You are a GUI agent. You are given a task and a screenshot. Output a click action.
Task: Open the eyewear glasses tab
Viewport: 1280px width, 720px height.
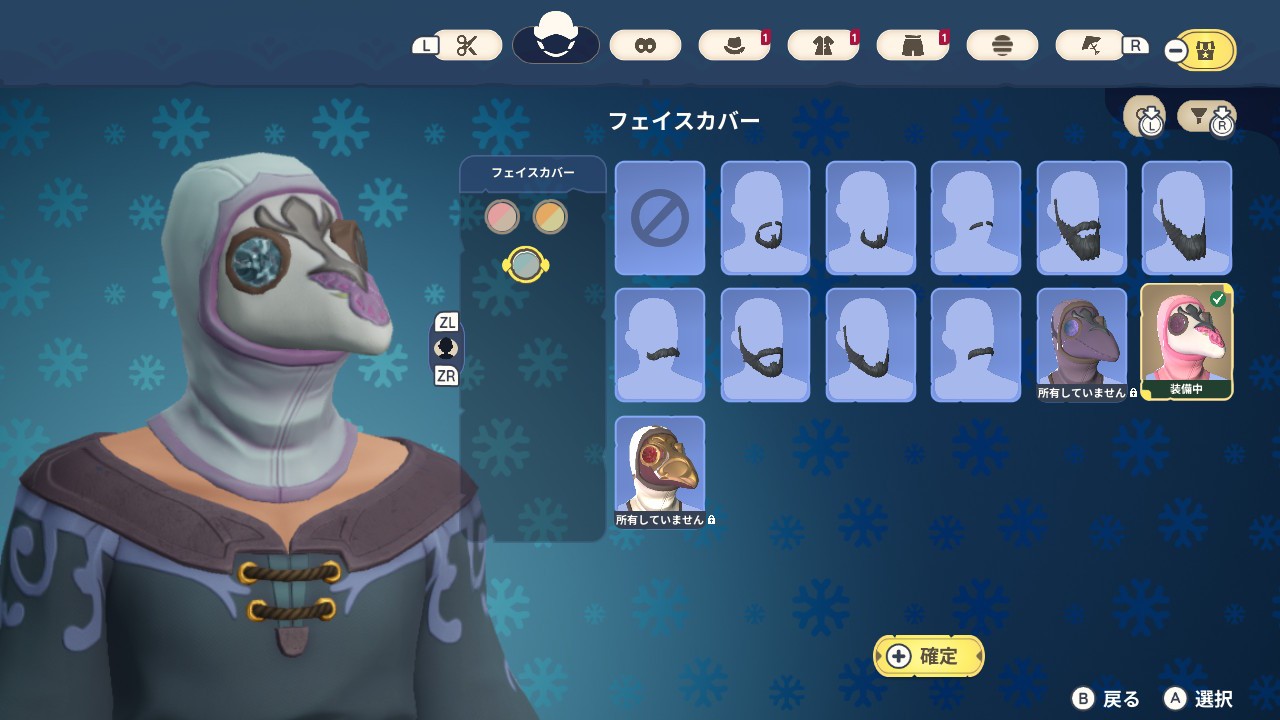click(645, 45)
